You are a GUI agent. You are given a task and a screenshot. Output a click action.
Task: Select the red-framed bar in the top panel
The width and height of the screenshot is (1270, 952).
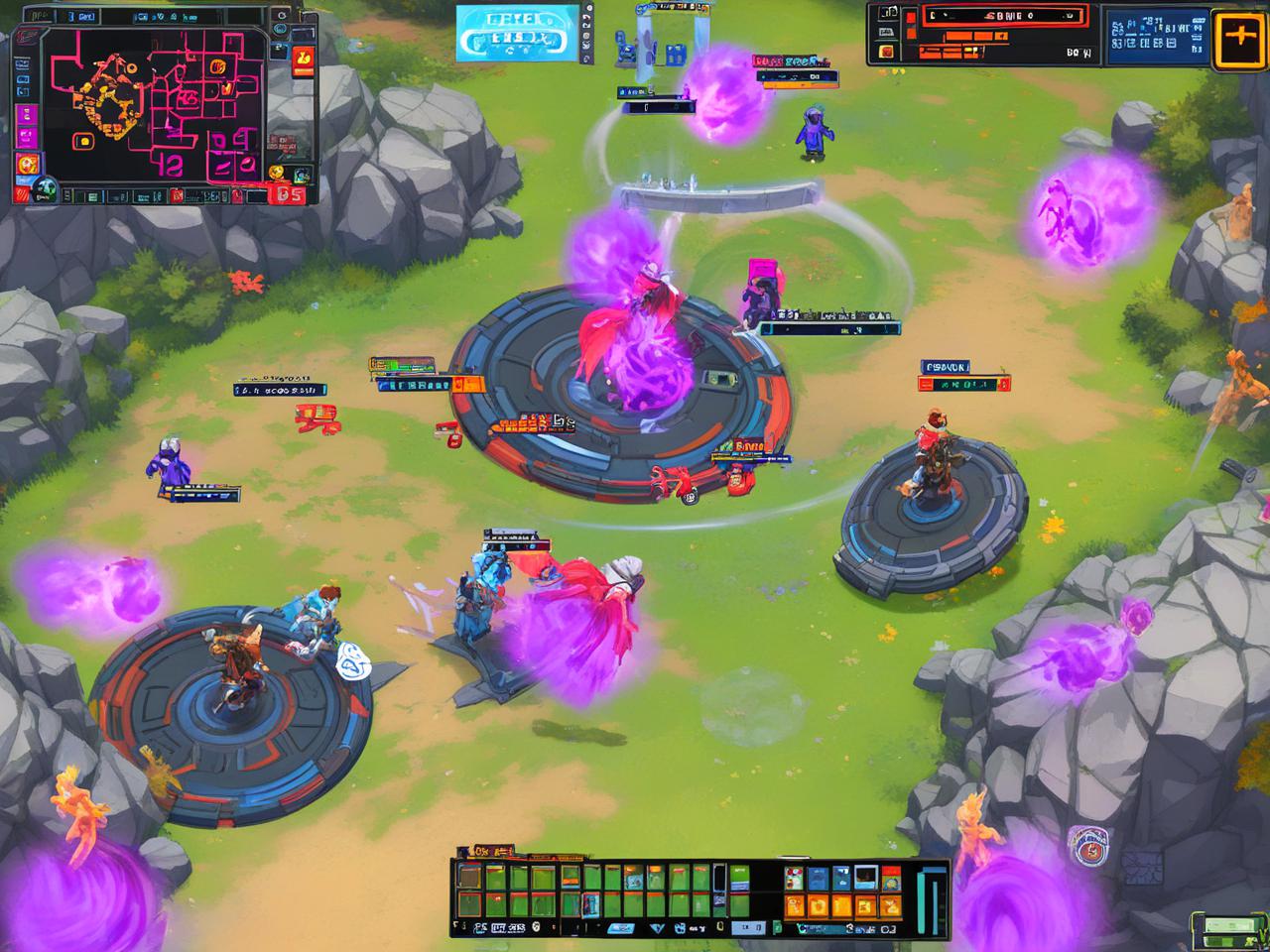(x=1005, y=16)
